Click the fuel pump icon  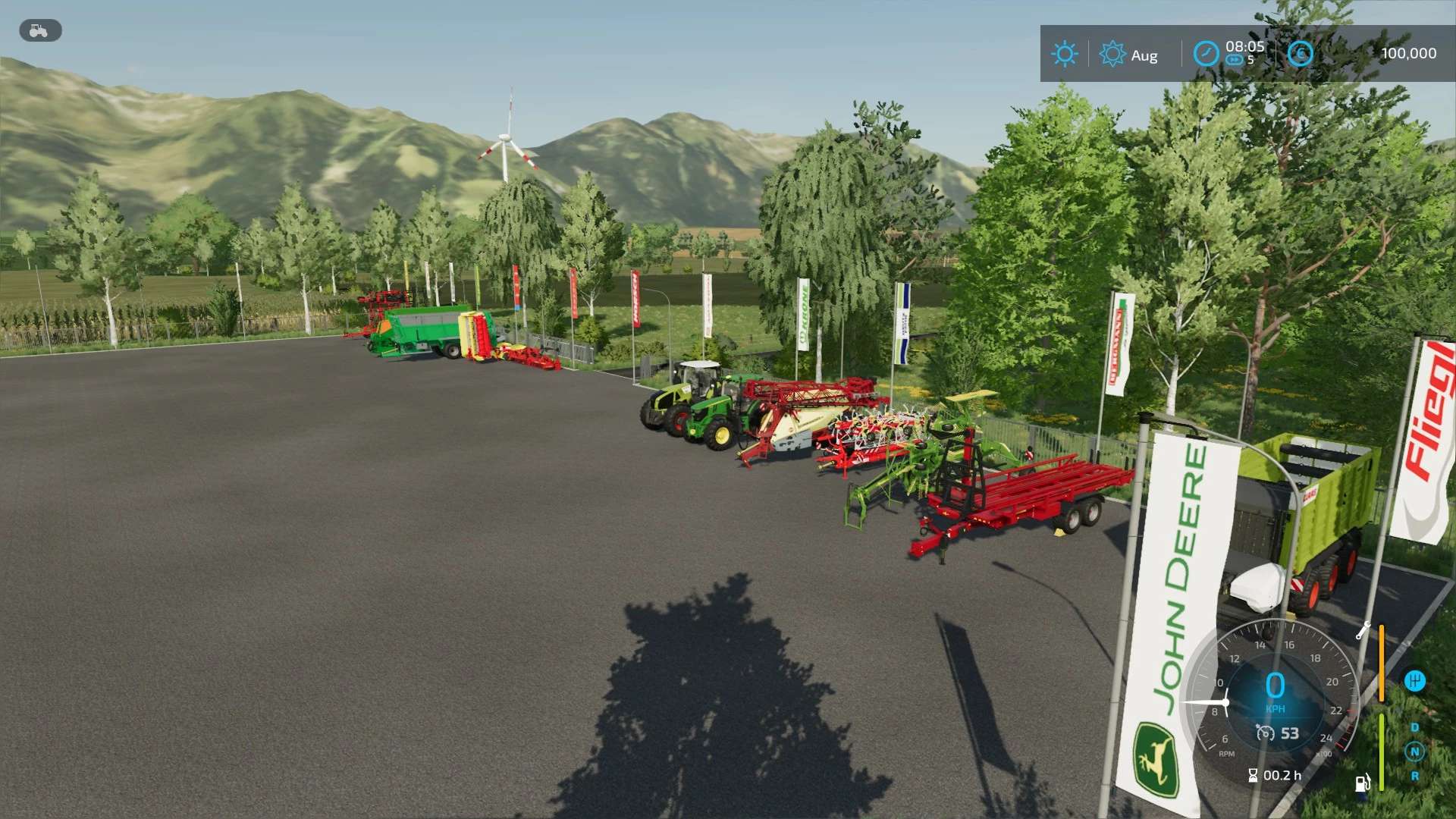(x=1363, y=783)
